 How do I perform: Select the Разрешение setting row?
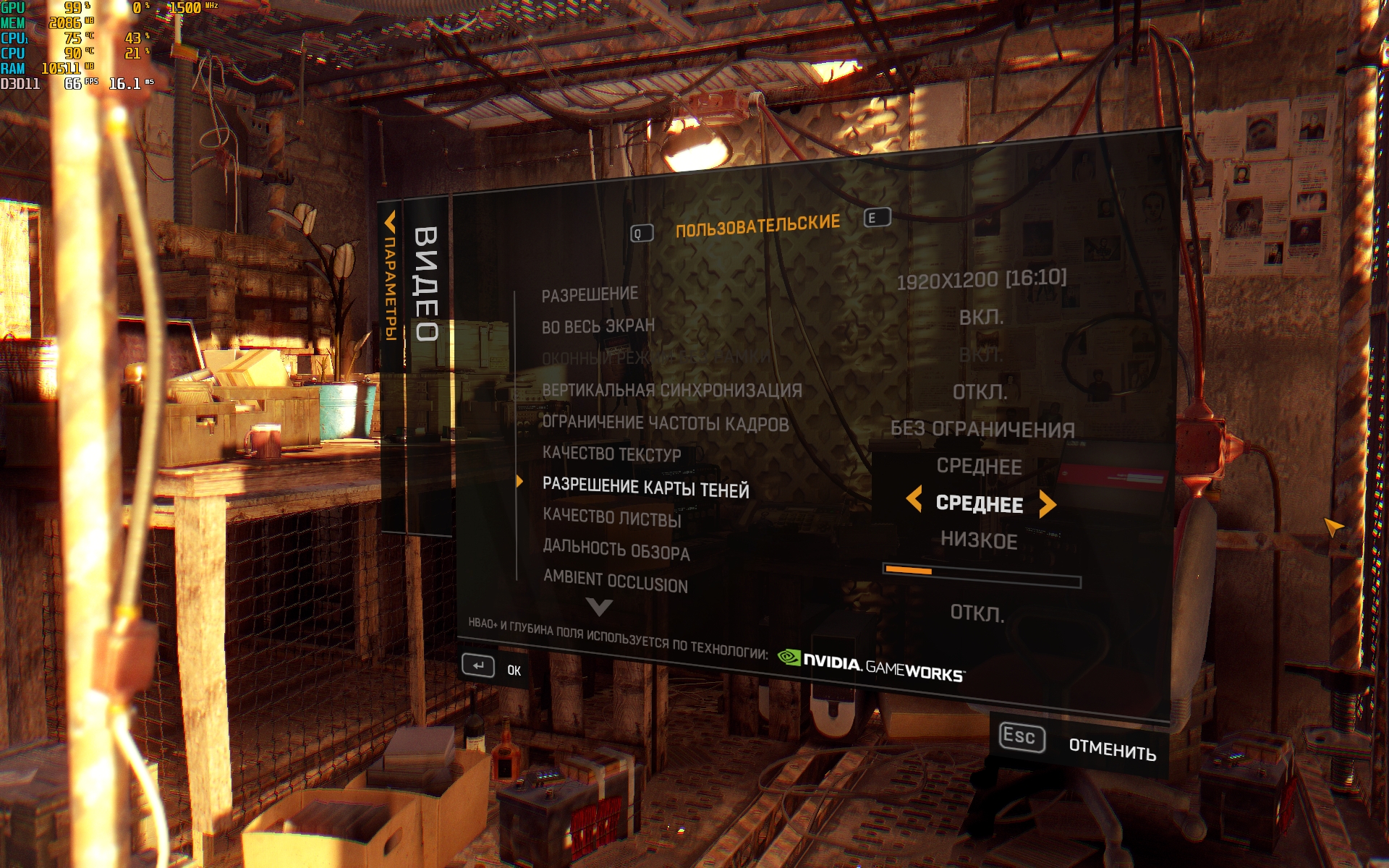[x=590, y=294]
